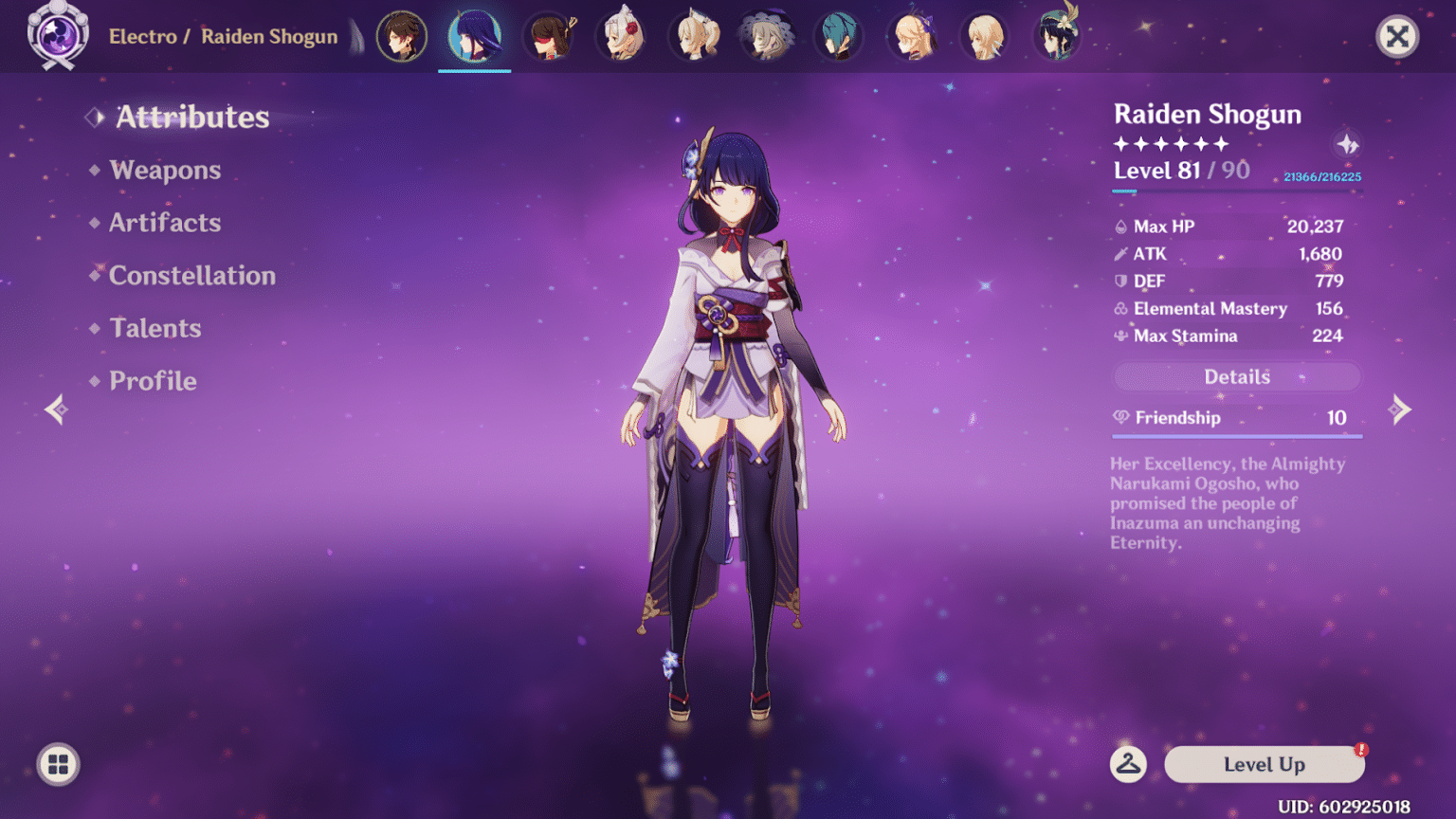The height and width of the screenshot is (819, 1456).
Task: Close the character screen
Action: [x=1396, y=37]
